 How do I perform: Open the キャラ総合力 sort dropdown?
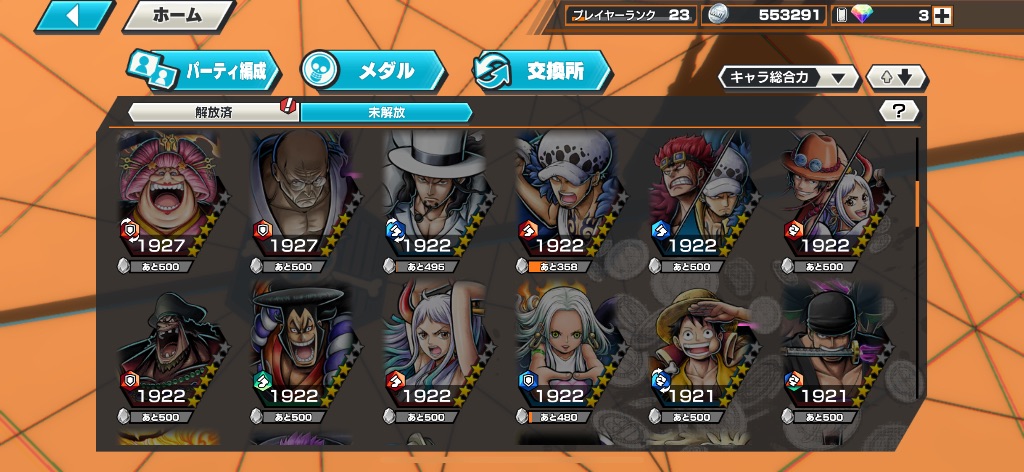tap(788, 77)
